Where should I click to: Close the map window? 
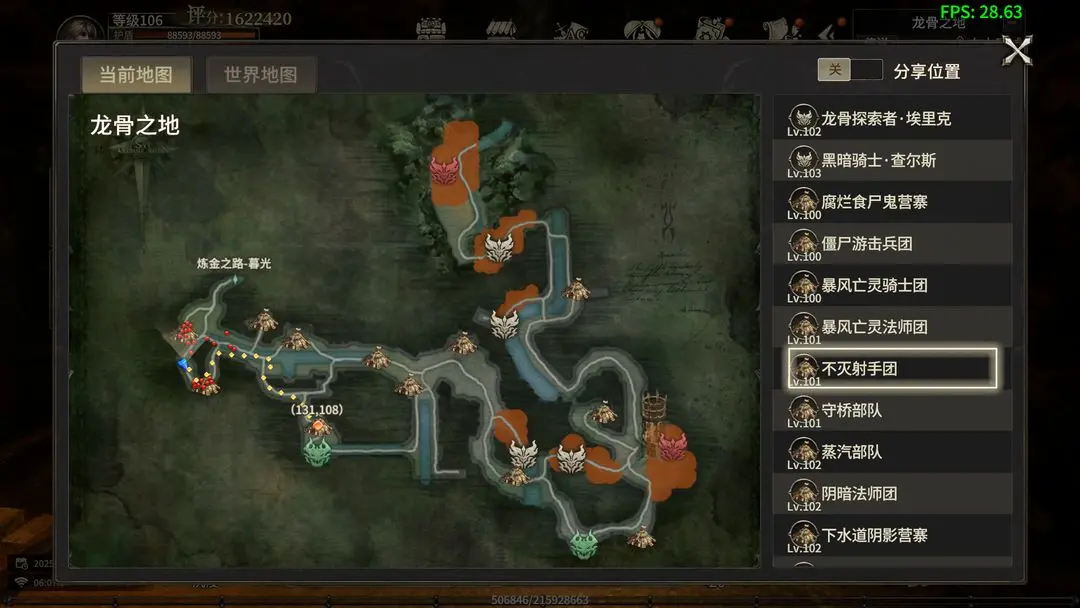tap(1017, 50)
